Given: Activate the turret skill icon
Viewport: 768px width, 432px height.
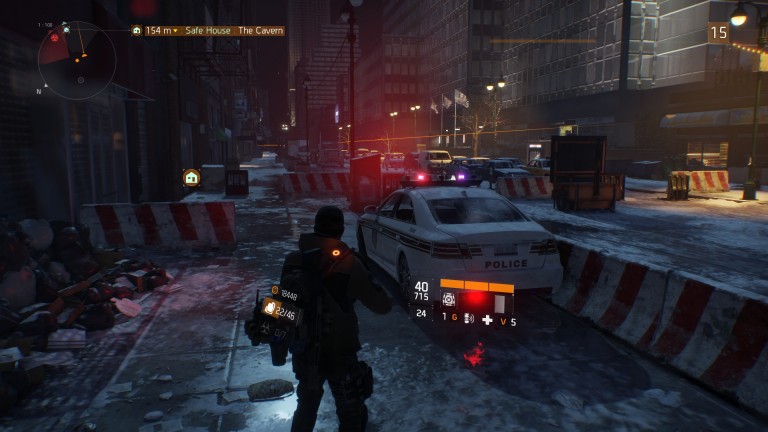Looking at the screenshot, I should pyautogui.click(x=450, y=300).
